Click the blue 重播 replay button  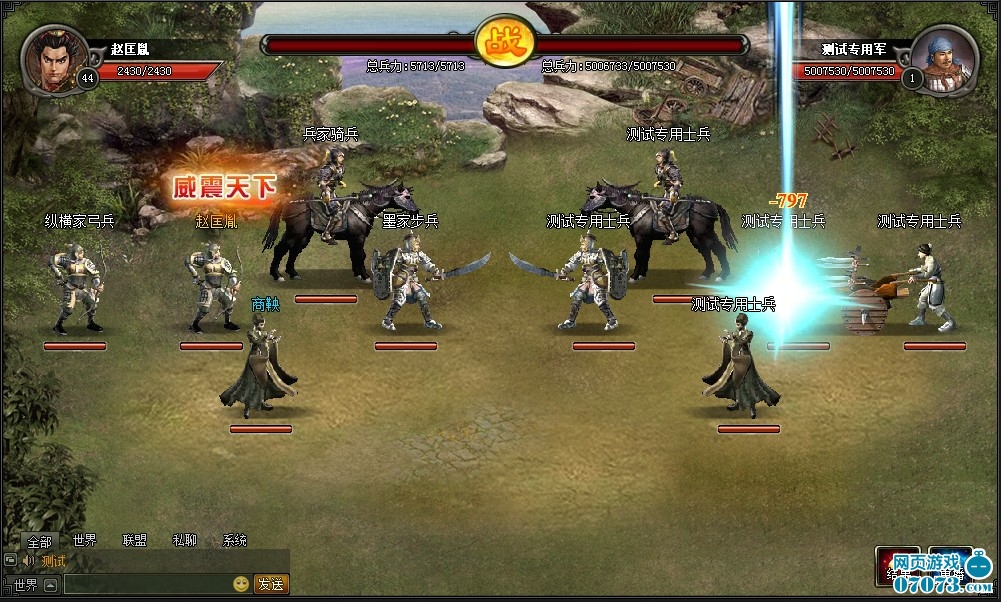click(x=949, y=566)
